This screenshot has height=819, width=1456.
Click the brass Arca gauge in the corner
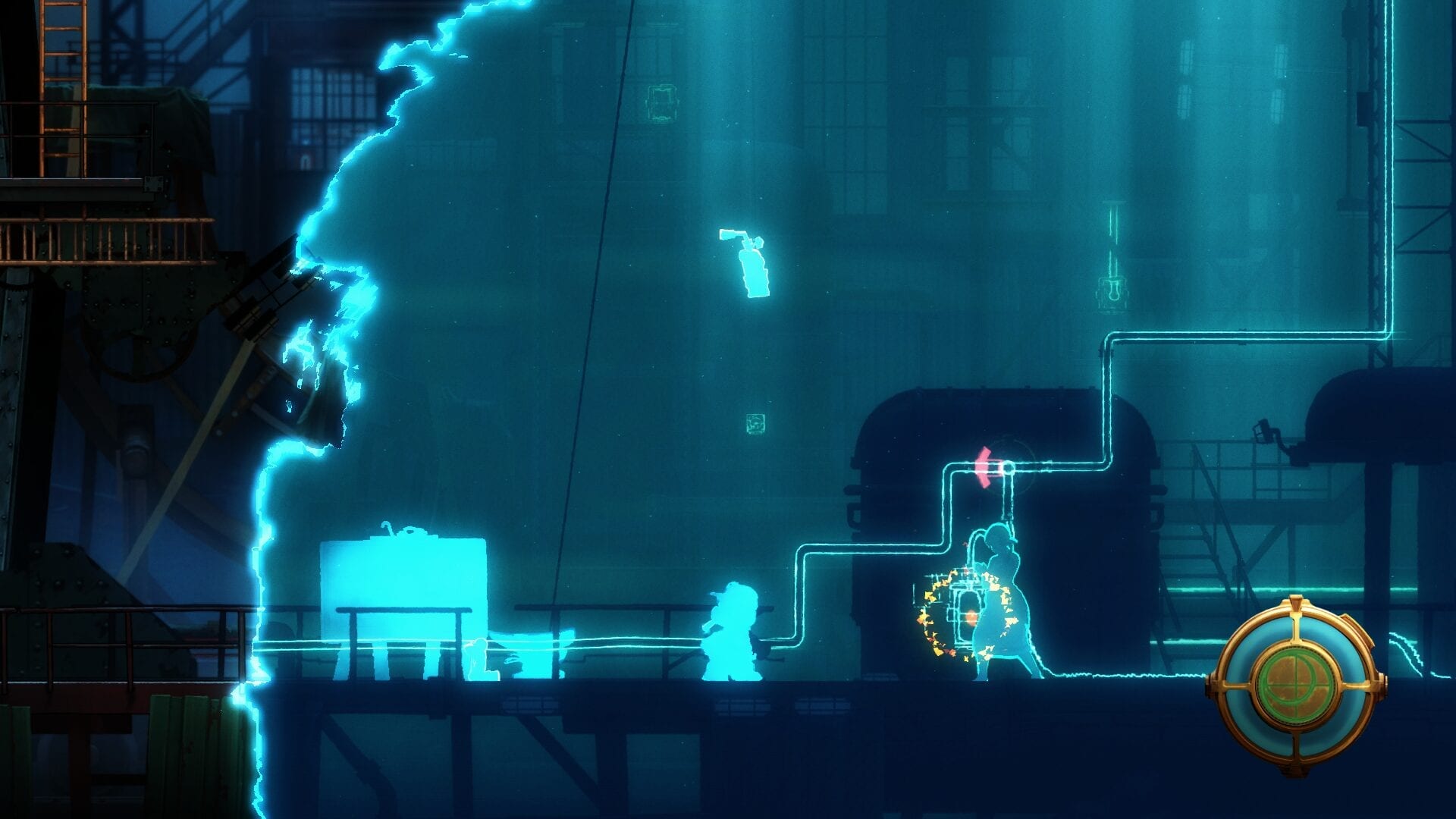(x=1296, y=686)
